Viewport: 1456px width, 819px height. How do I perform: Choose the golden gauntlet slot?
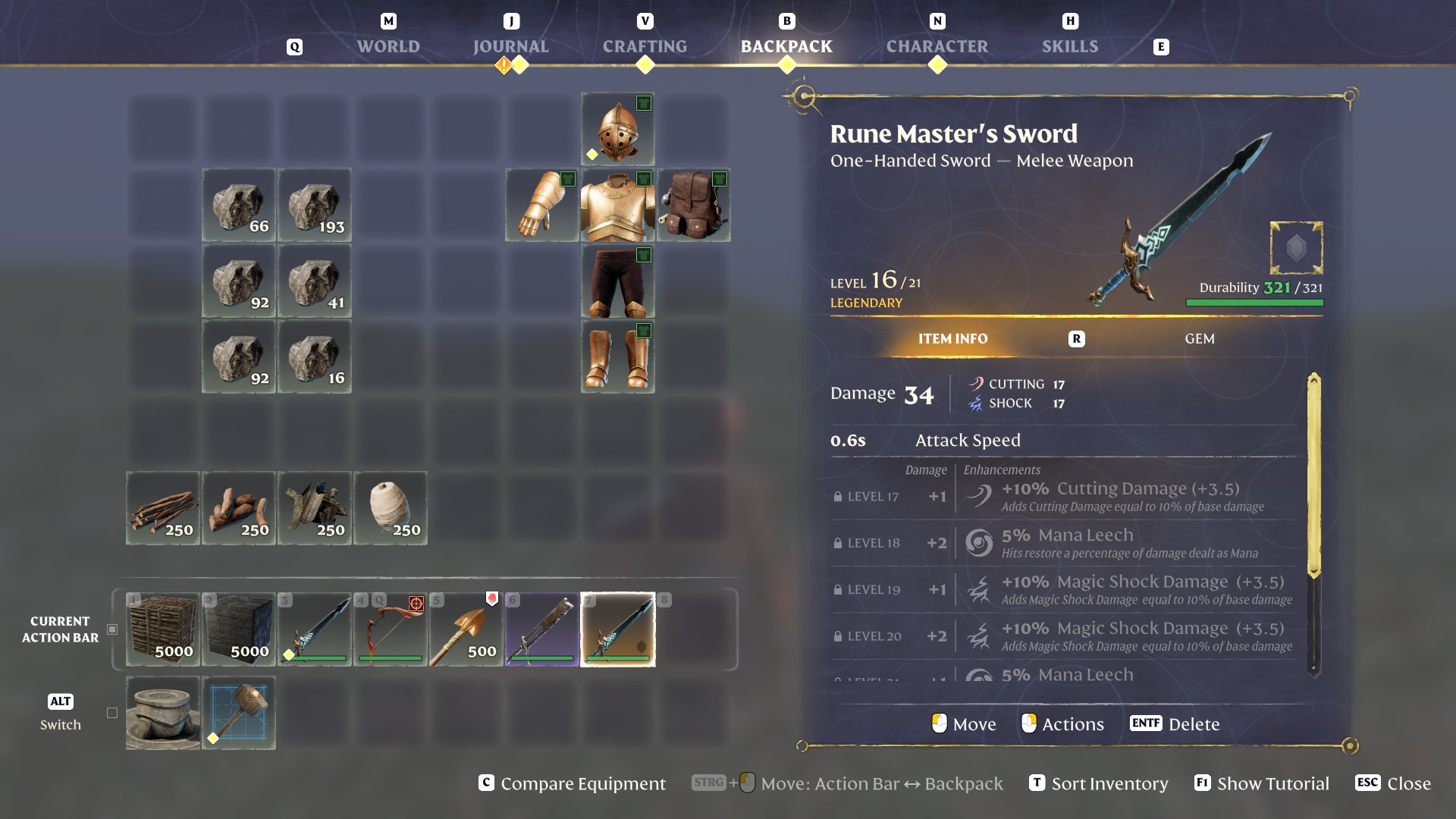(x=541, y=205)
